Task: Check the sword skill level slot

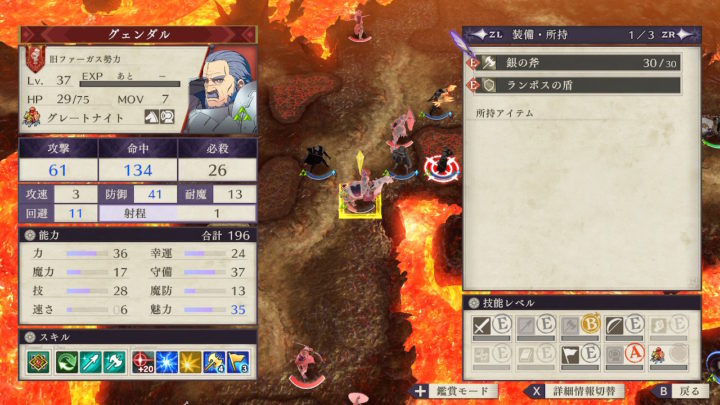Action: (486, 326)
